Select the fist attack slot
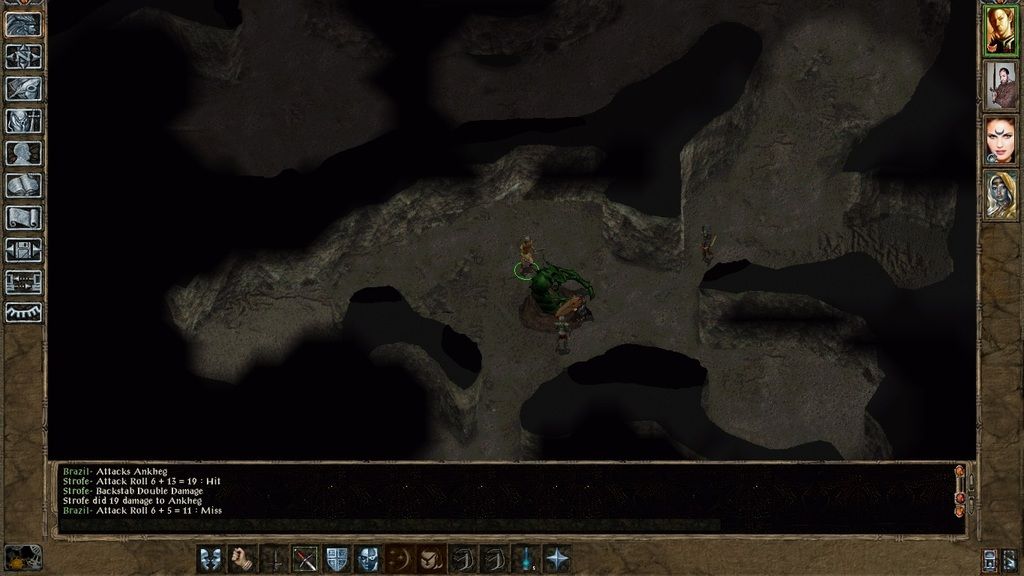Viewport: 1024px width, 576px height. [242, 558]
